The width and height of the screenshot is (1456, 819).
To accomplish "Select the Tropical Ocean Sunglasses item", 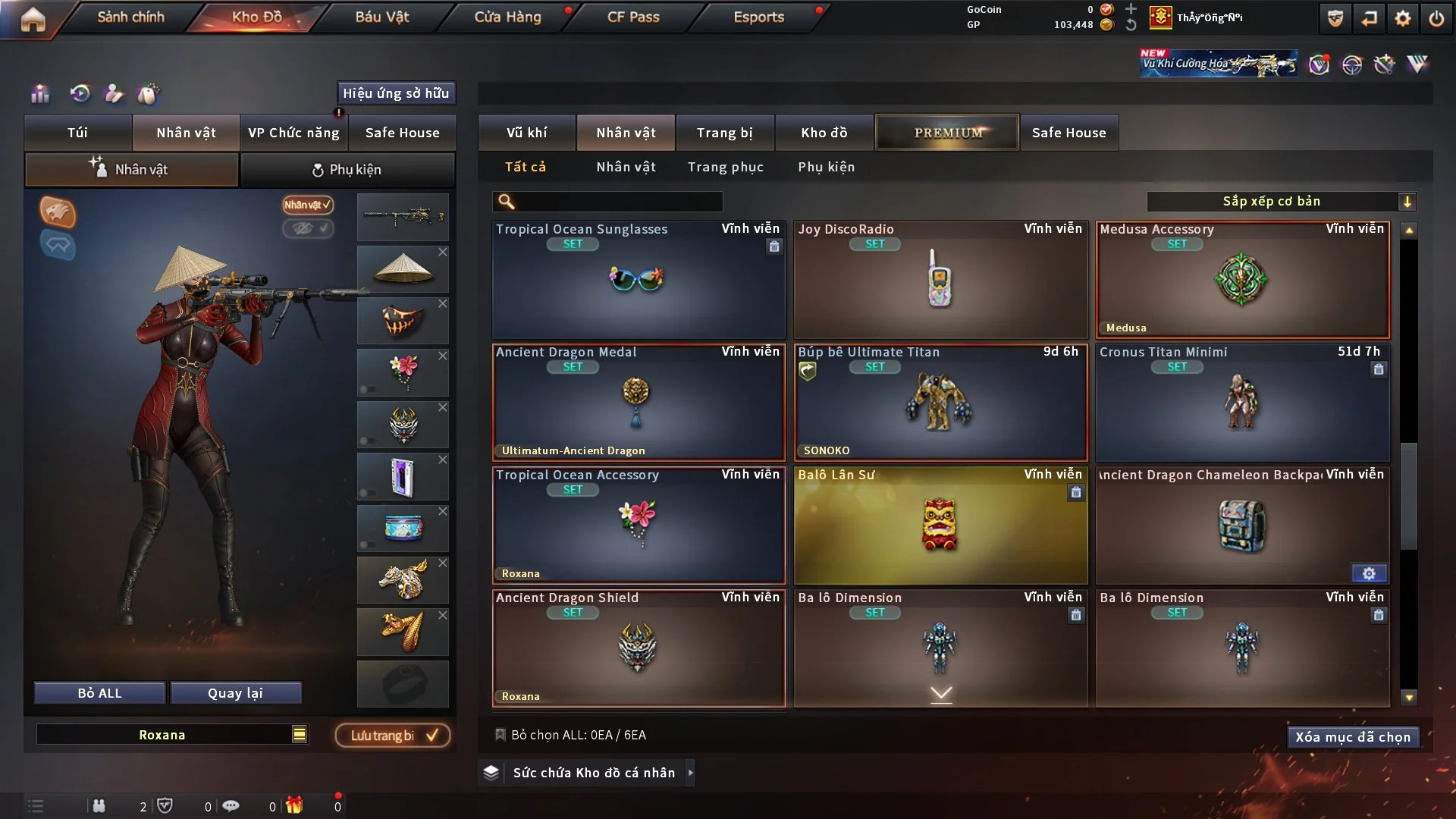I will [x=638, y=281].
